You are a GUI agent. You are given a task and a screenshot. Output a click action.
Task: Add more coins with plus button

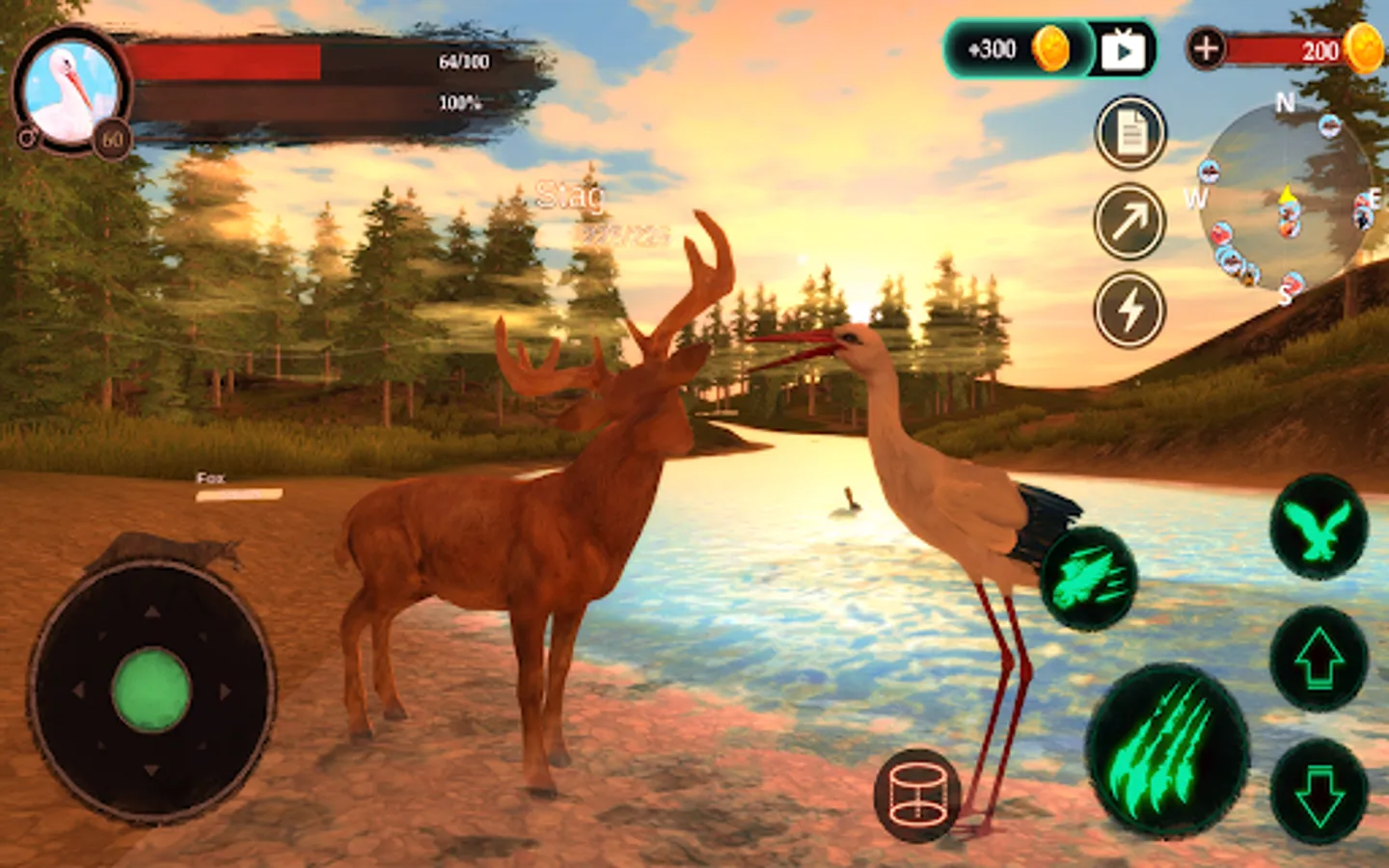[1206, 48]
